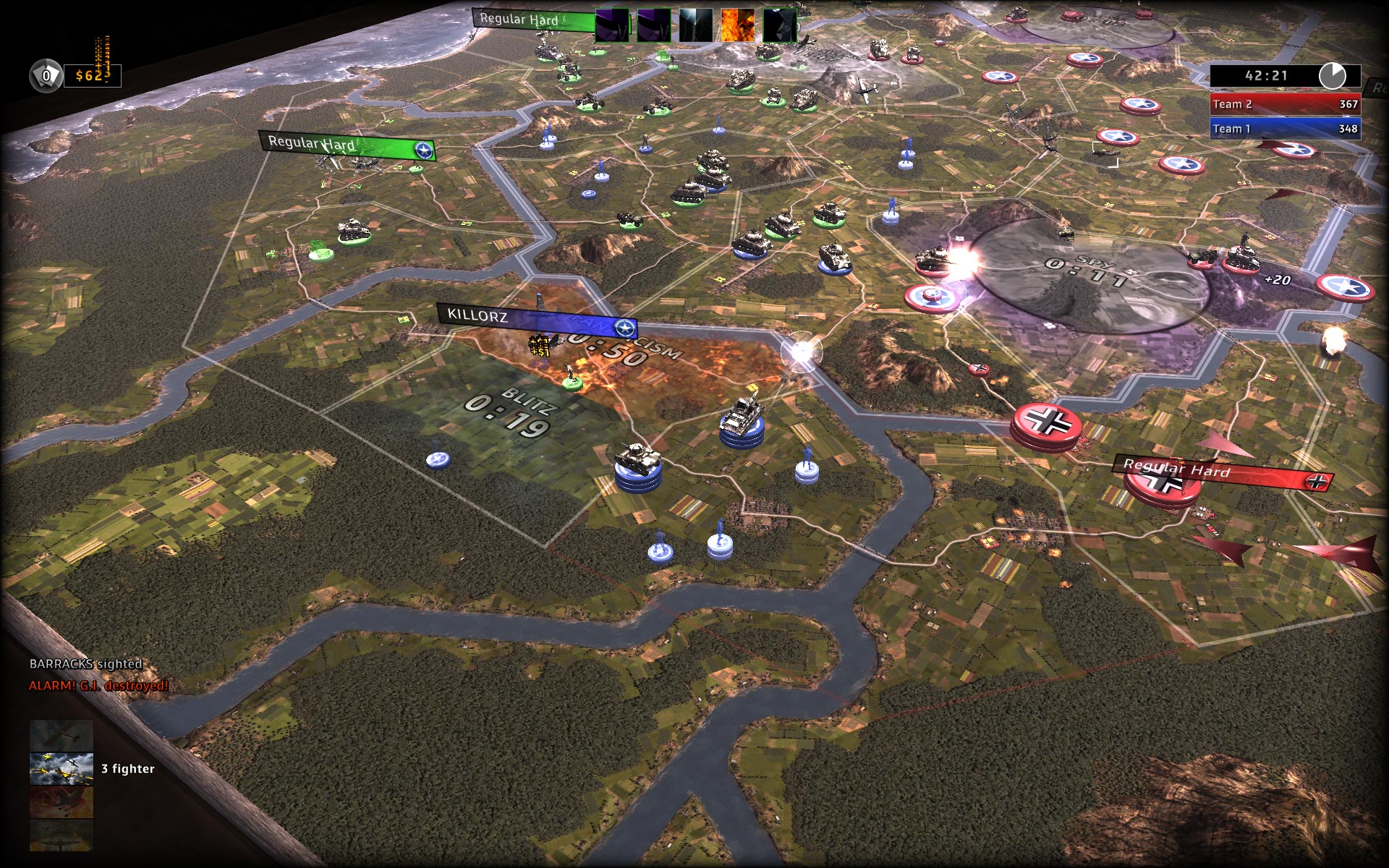Image resolution: width=1389 pixels, height=868 pixels.
Task: Open the ruse chip counter icon
Action: [46, 75]
